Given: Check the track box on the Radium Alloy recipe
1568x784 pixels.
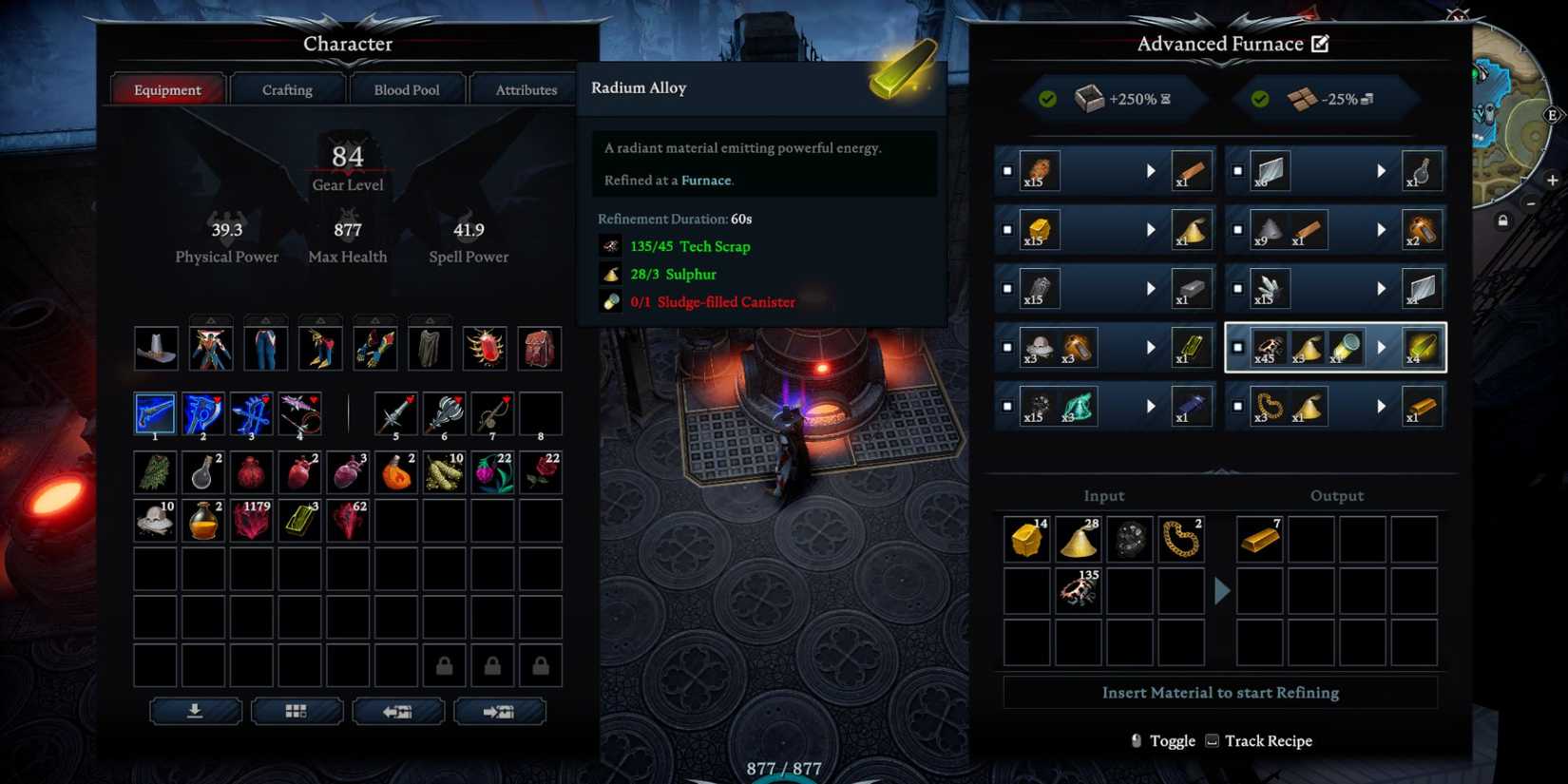Looking at the screenshot, I should [x=1240, y=349].
